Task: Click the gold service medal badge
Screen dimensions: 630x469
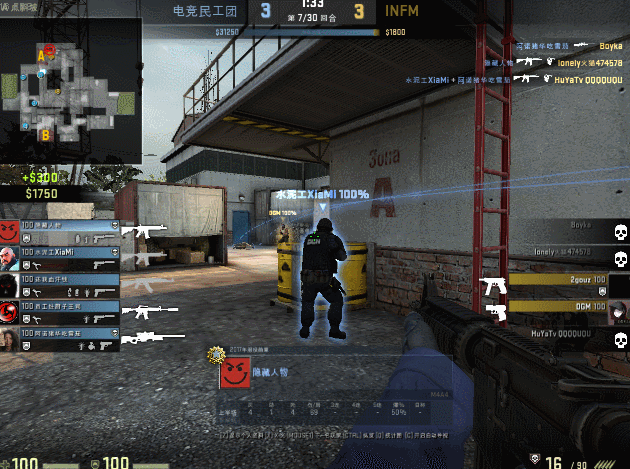Action: (214, 354)
